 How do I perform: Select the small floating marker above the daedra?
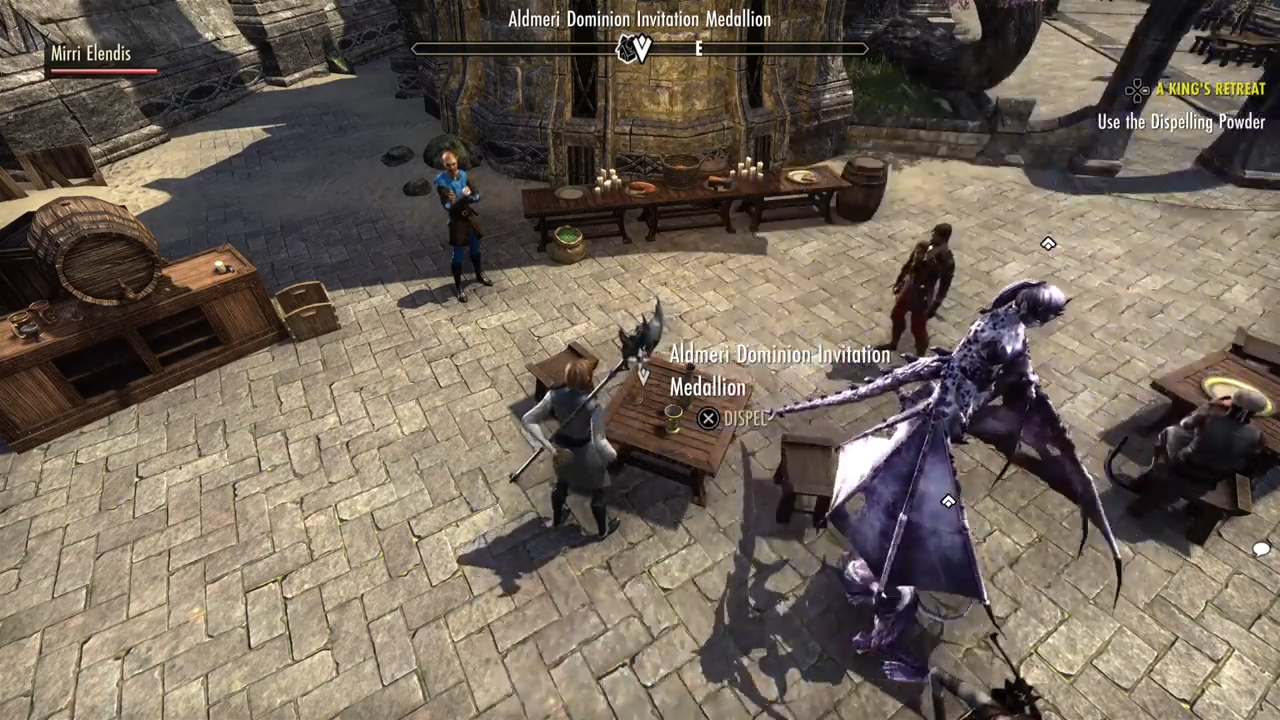coord(947,502)
